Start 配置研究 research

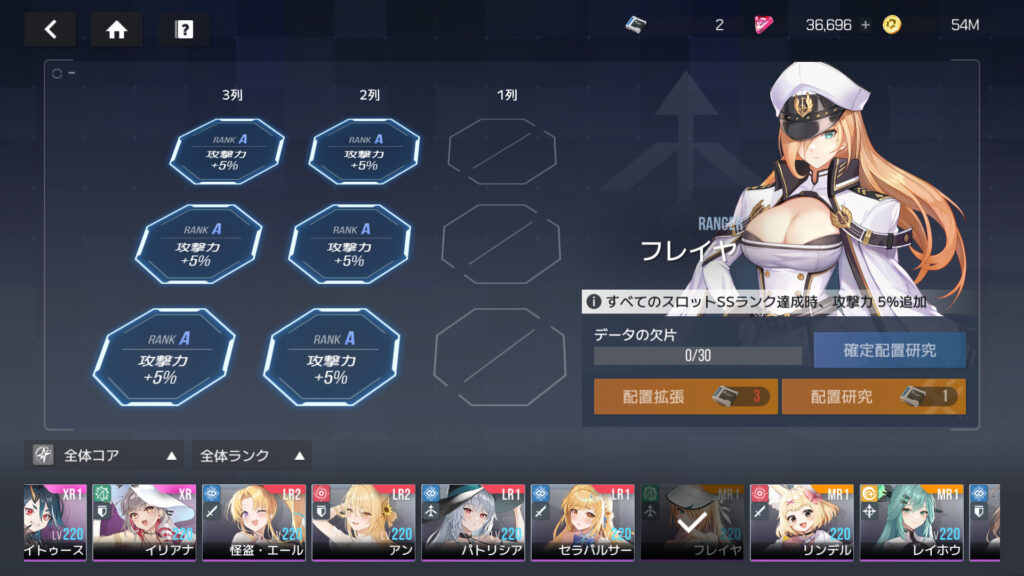click(873, 396)
